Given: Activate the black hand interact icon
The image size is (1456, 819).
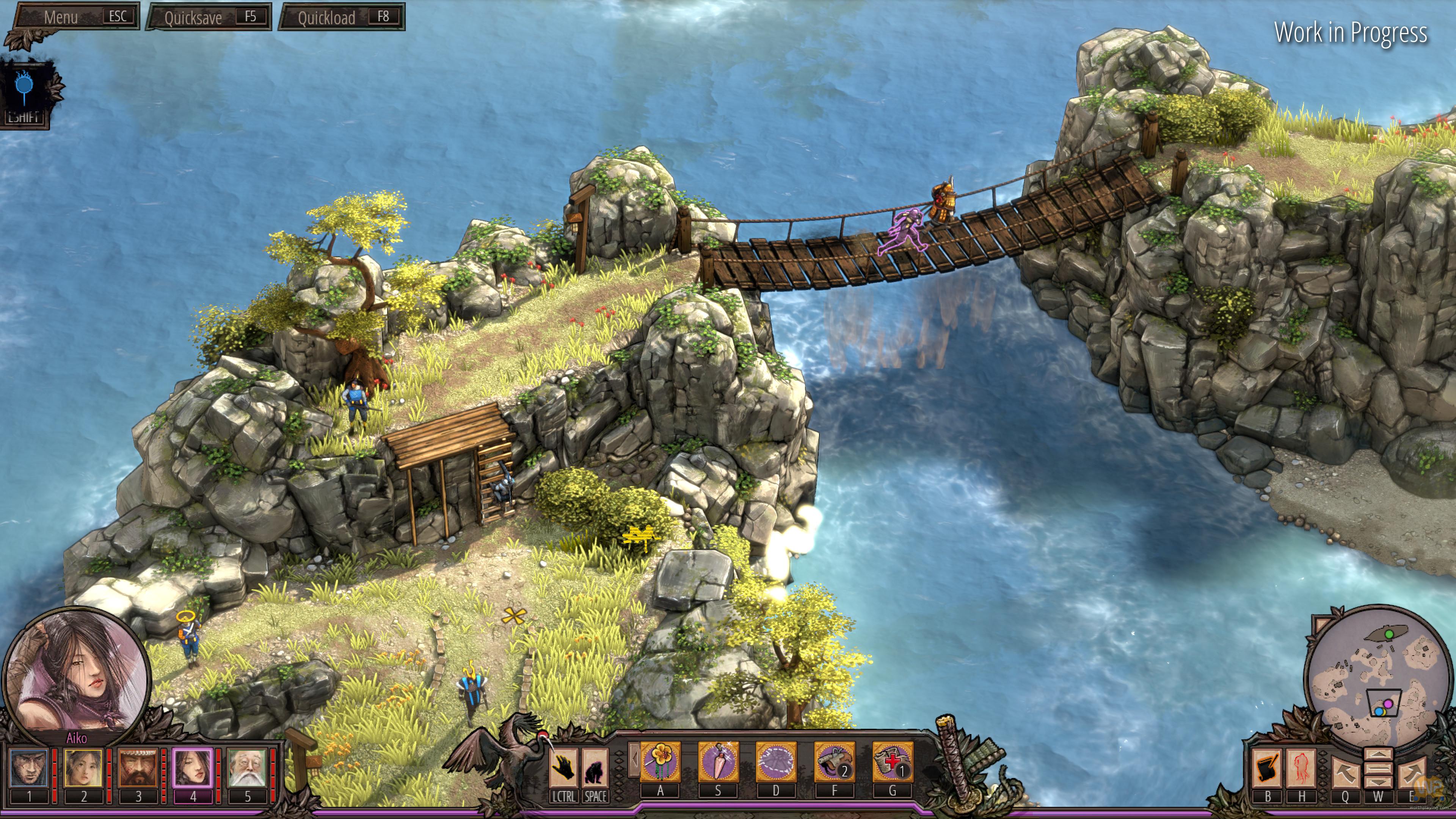Looking at the screenshot, I should pyautogui.click(x=563, y=768).
